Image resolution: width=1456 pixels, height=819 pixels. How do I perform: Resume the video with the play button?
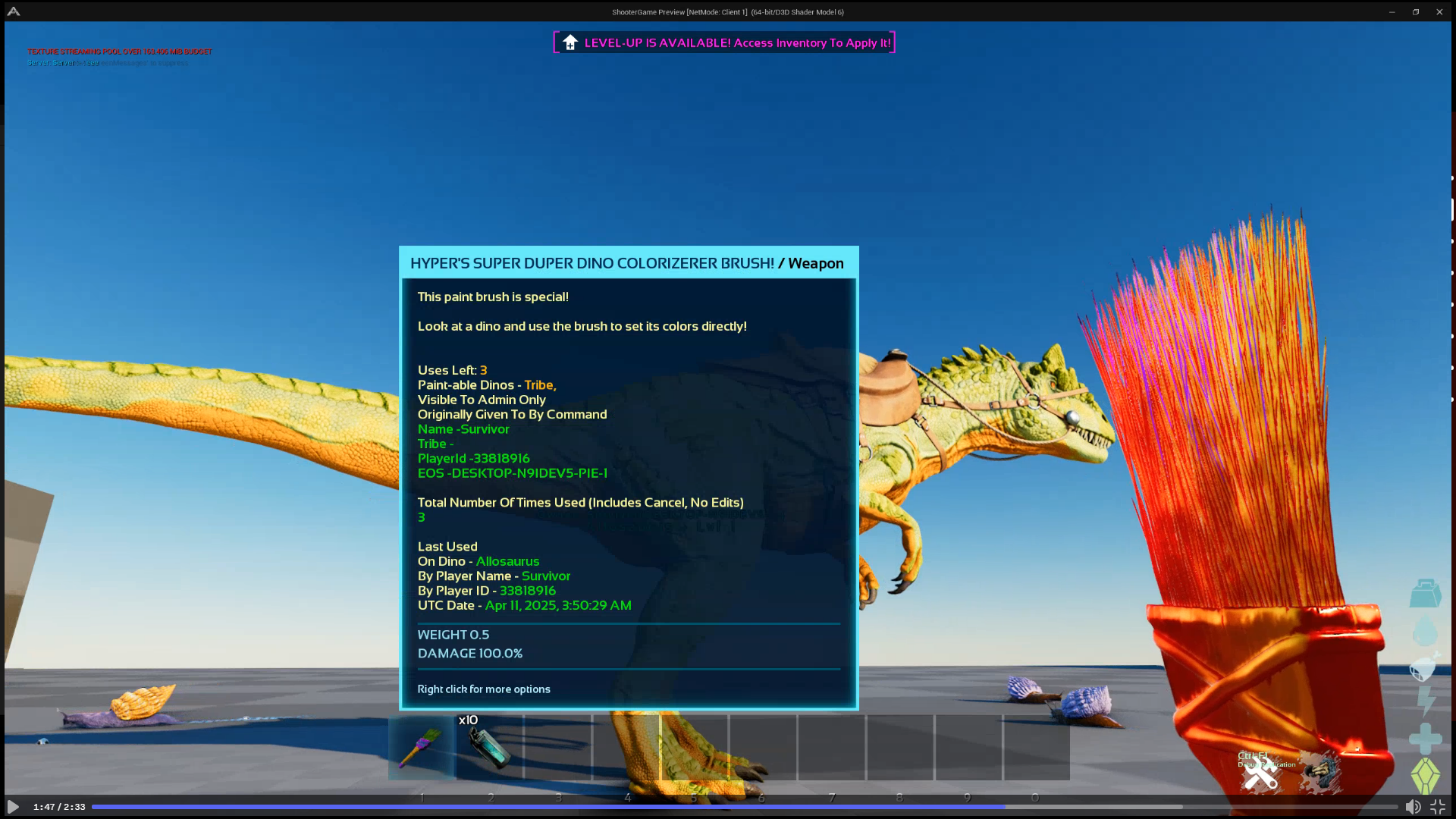pyautogui.click(x=13, y=807)
